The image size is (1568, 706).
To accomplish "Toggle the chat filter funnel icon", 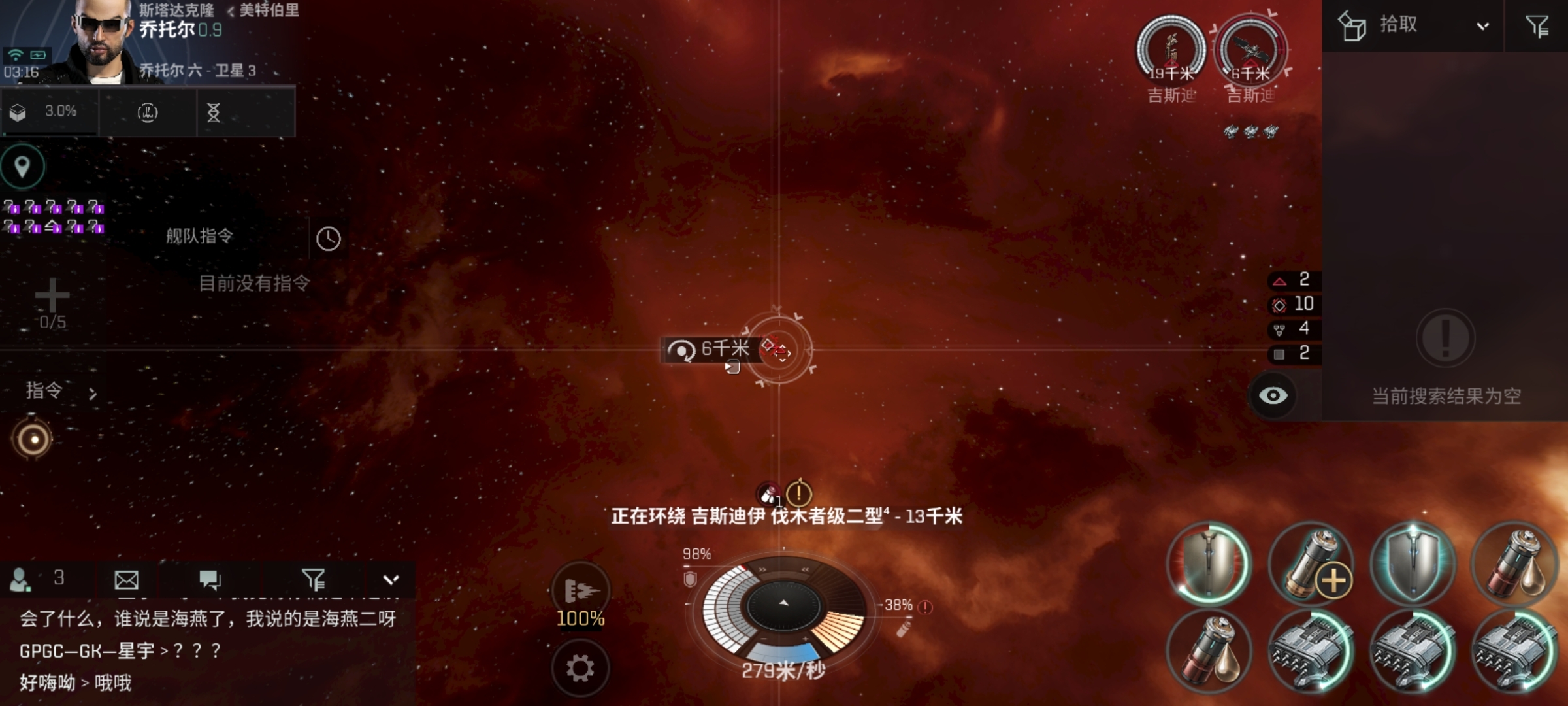I will tap(316, 580).
